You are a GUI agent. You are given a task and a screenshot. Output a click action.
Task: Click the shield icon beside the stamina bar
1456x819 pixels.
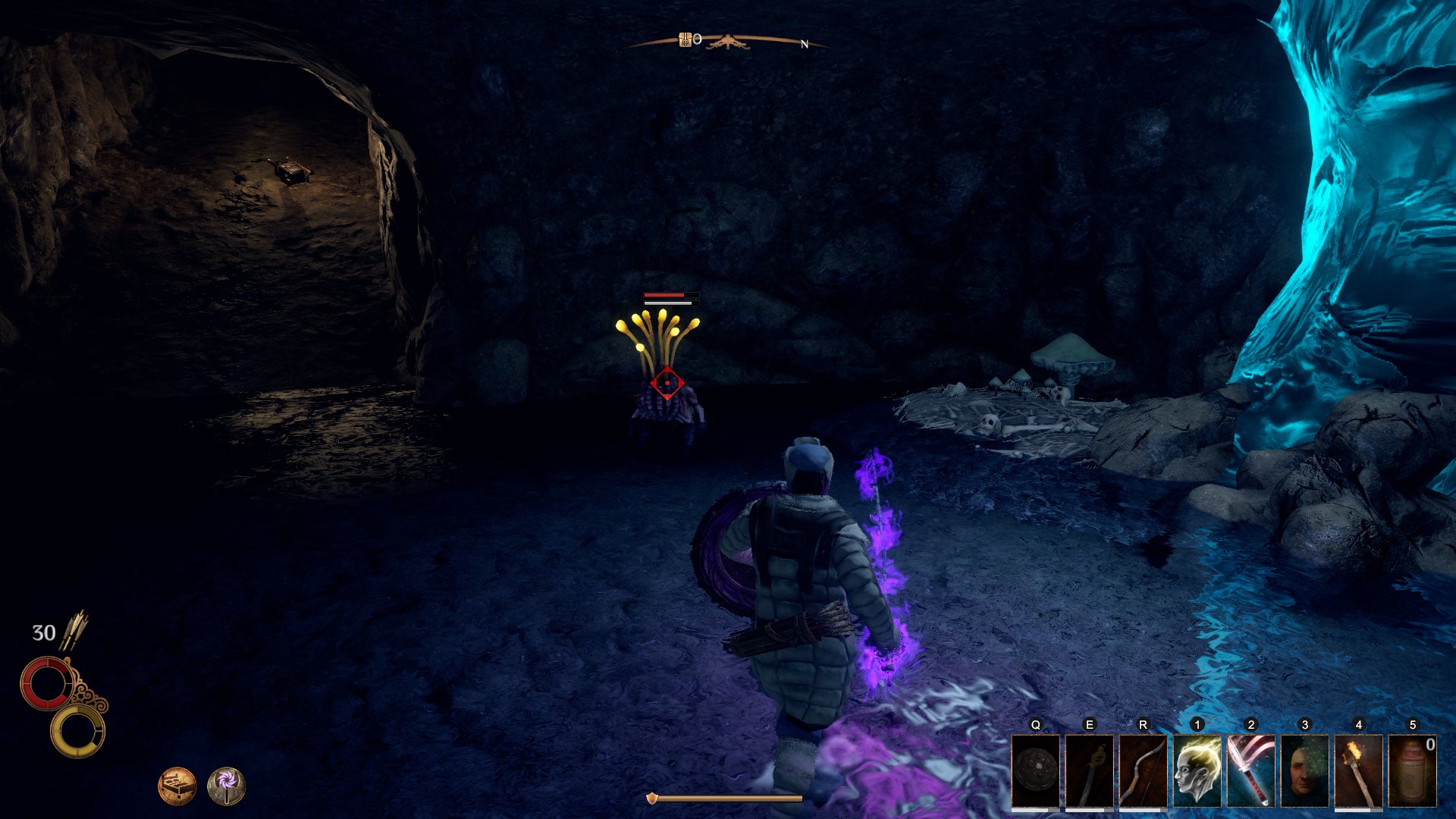(654, 798)
